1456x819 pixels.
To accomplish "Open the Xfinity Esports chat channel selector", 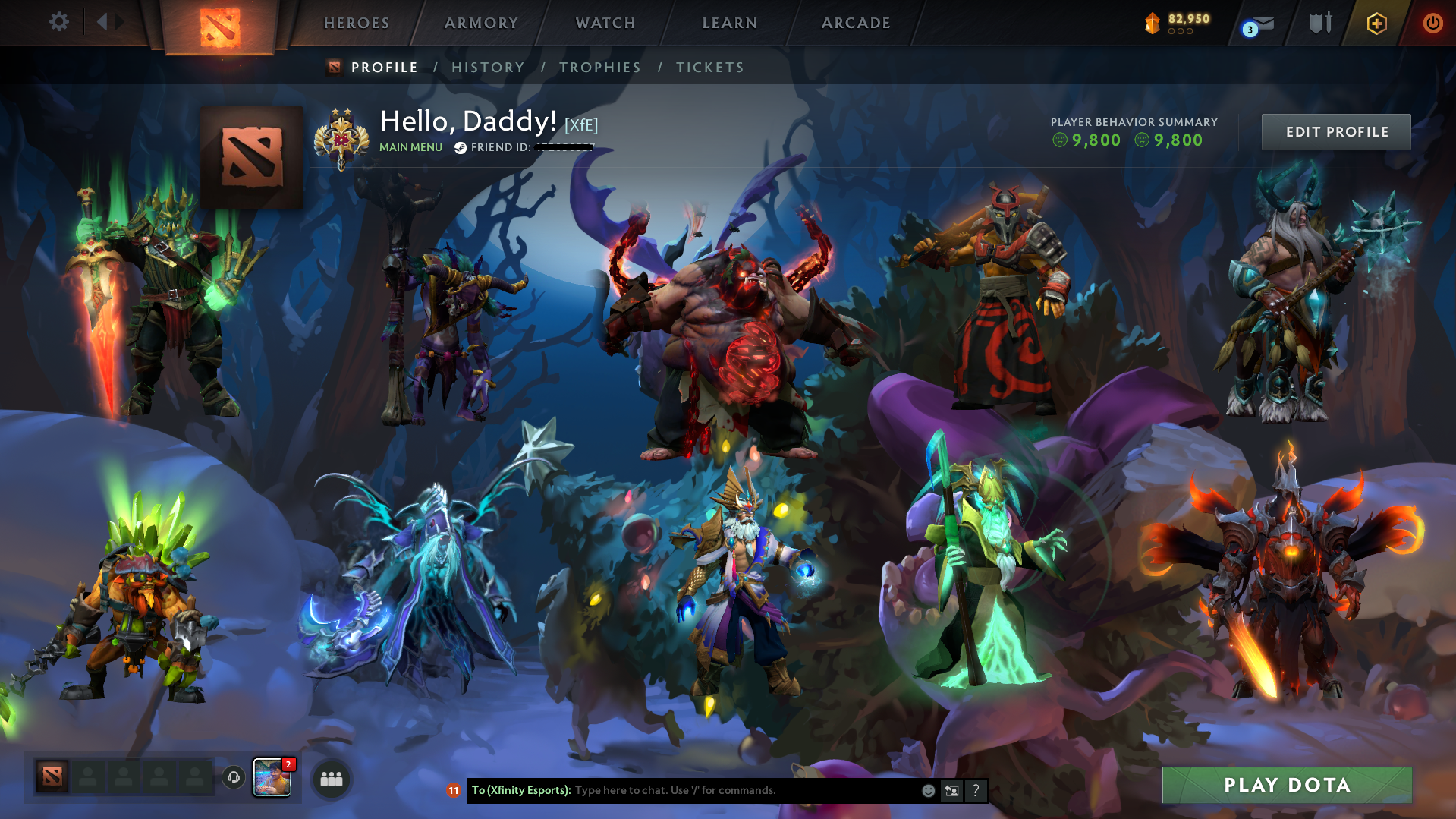I will click(x=520, y=789).
